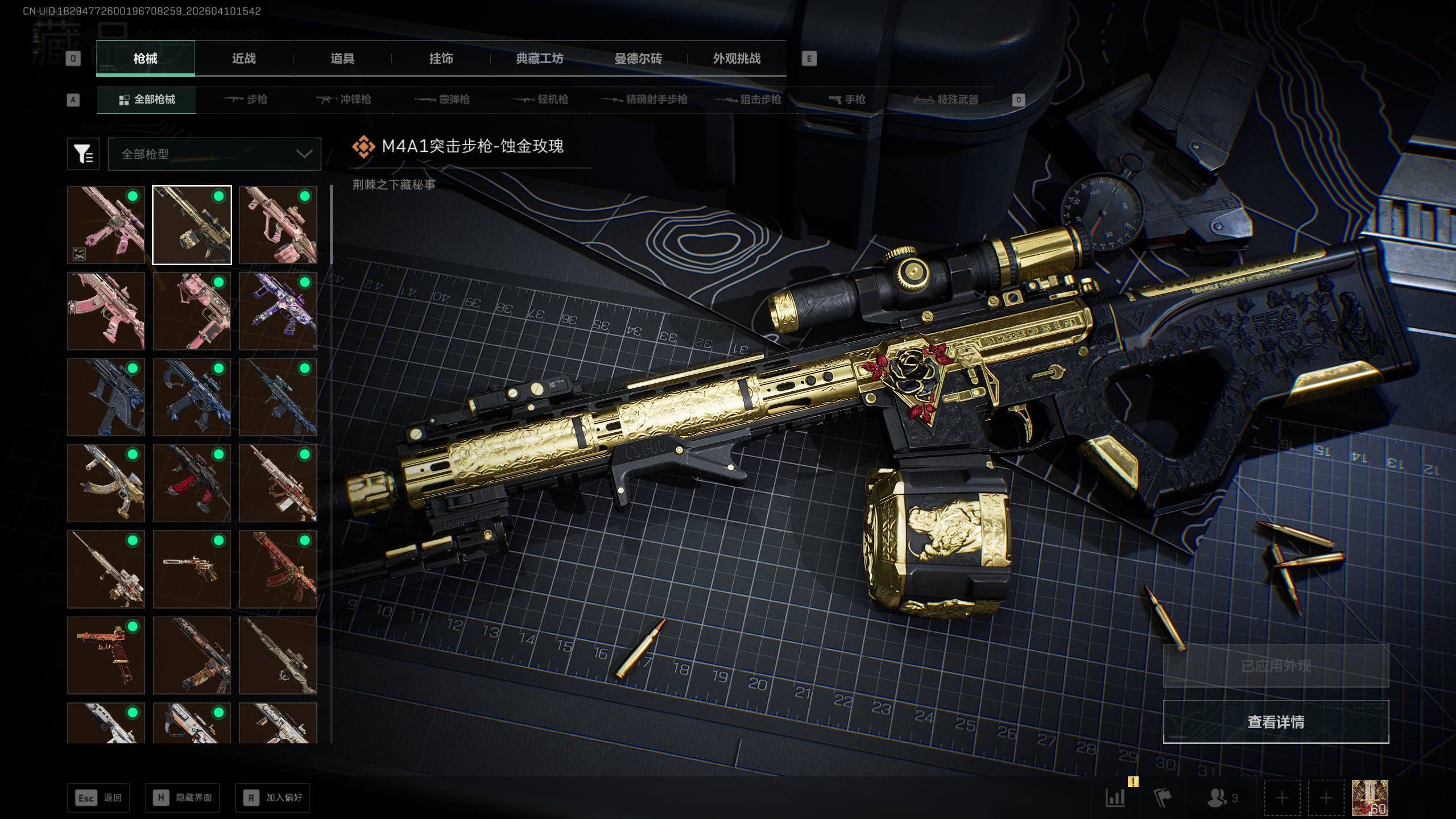This screenshot has height=819, width=1456.
Task: Click the filter funnel icon button
Action: click(x=83, y=154)
